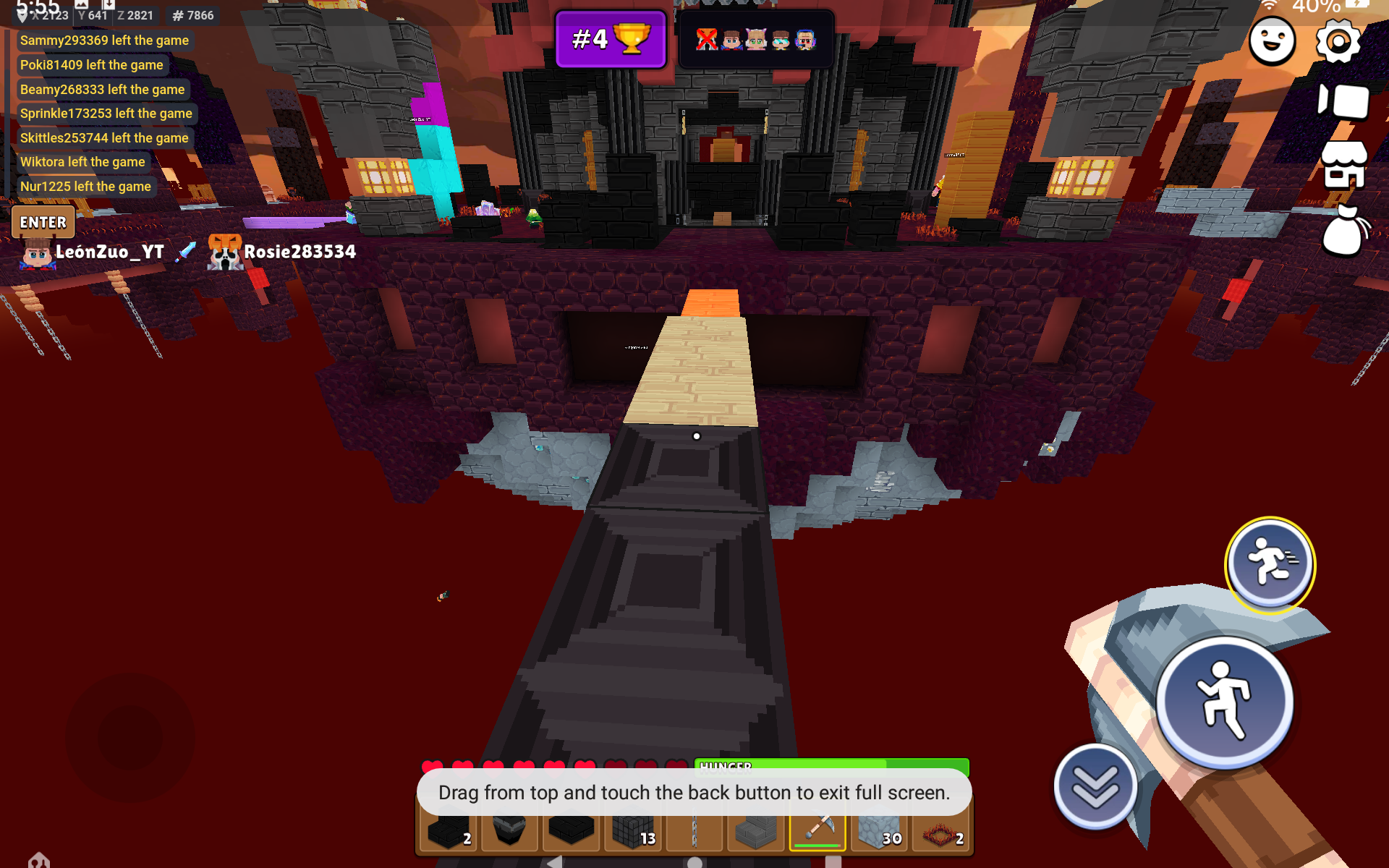
Task: Activate the sprint running button
Action: click(1270, 563)
